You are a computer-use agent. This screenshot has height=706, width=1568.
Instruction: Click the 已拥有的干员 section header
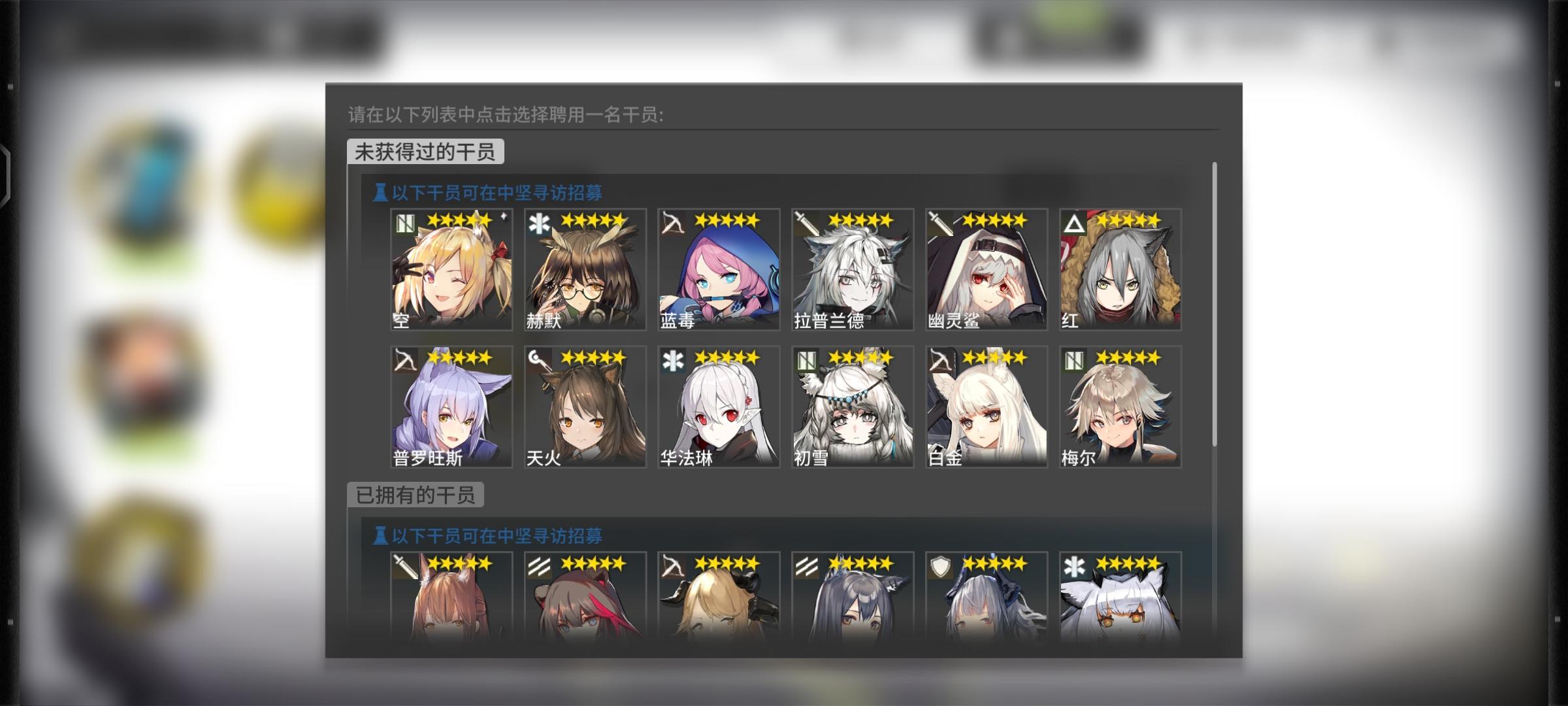[417, 495]
